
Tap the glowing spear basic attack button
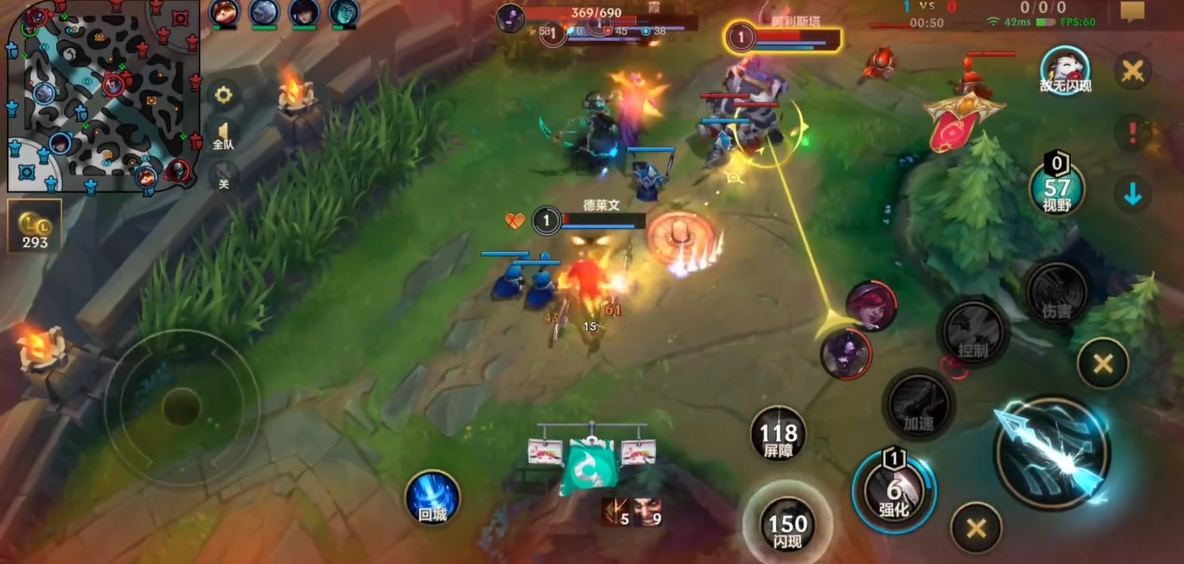(x=1052, y=453)
